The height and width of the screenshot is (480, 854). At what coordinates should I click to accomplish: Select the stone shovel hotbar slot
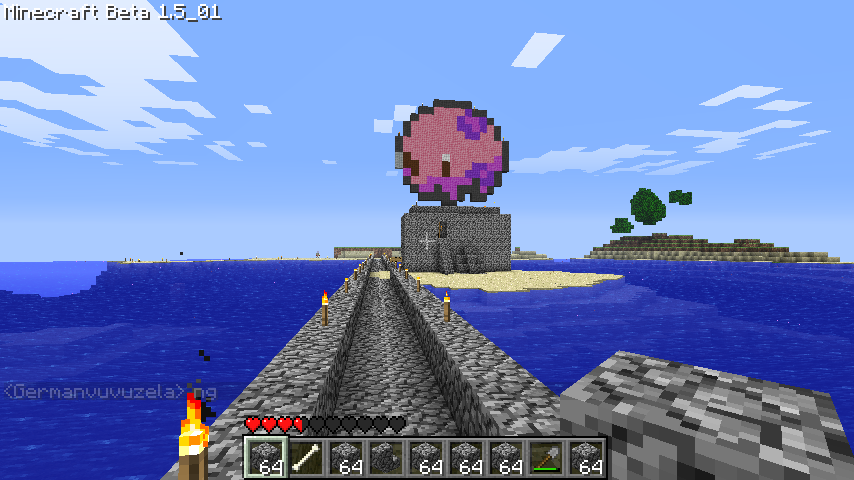pos(545,458)
